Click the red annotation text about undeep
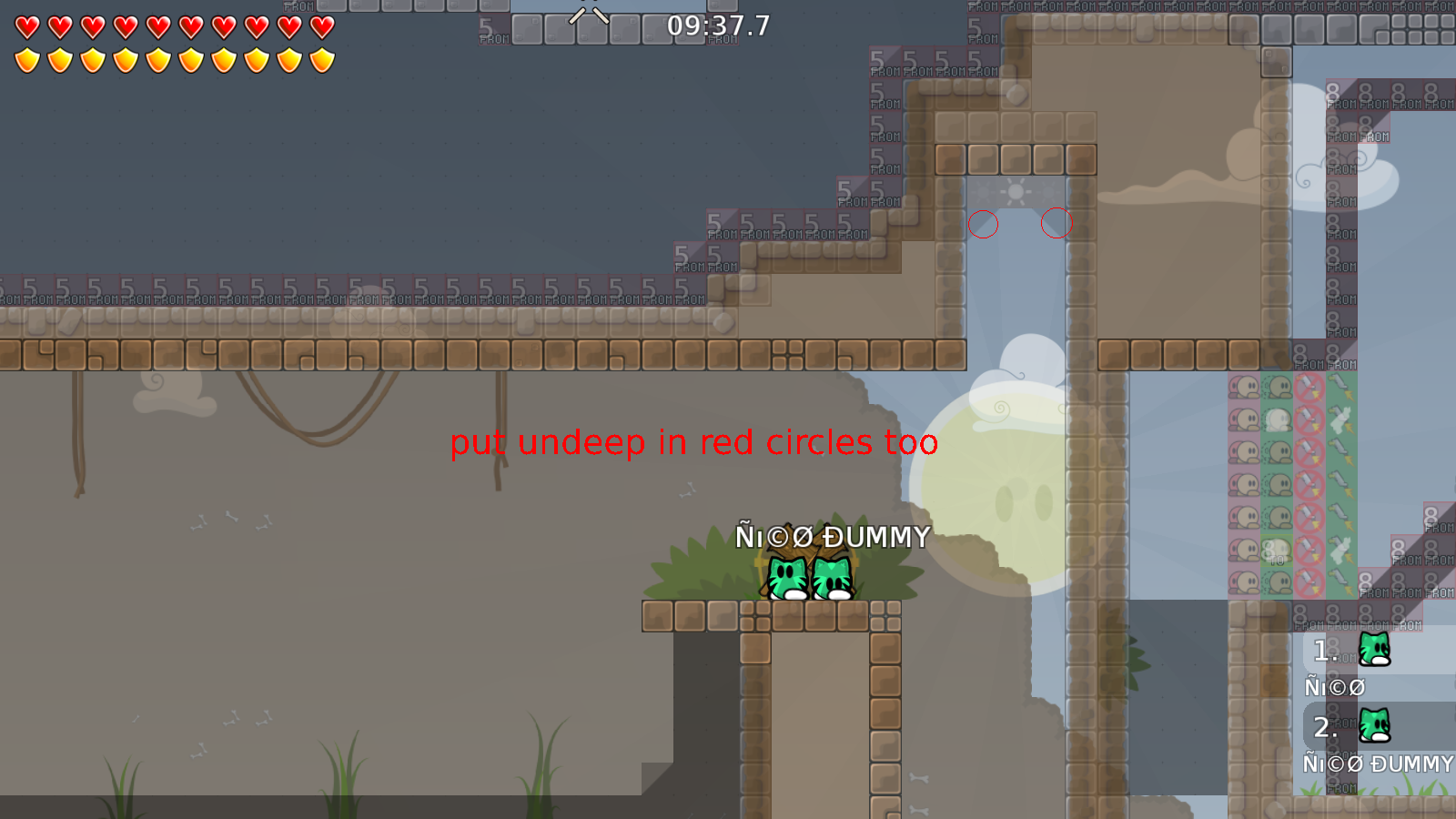The image size is (1456, 819). point(693,443)
